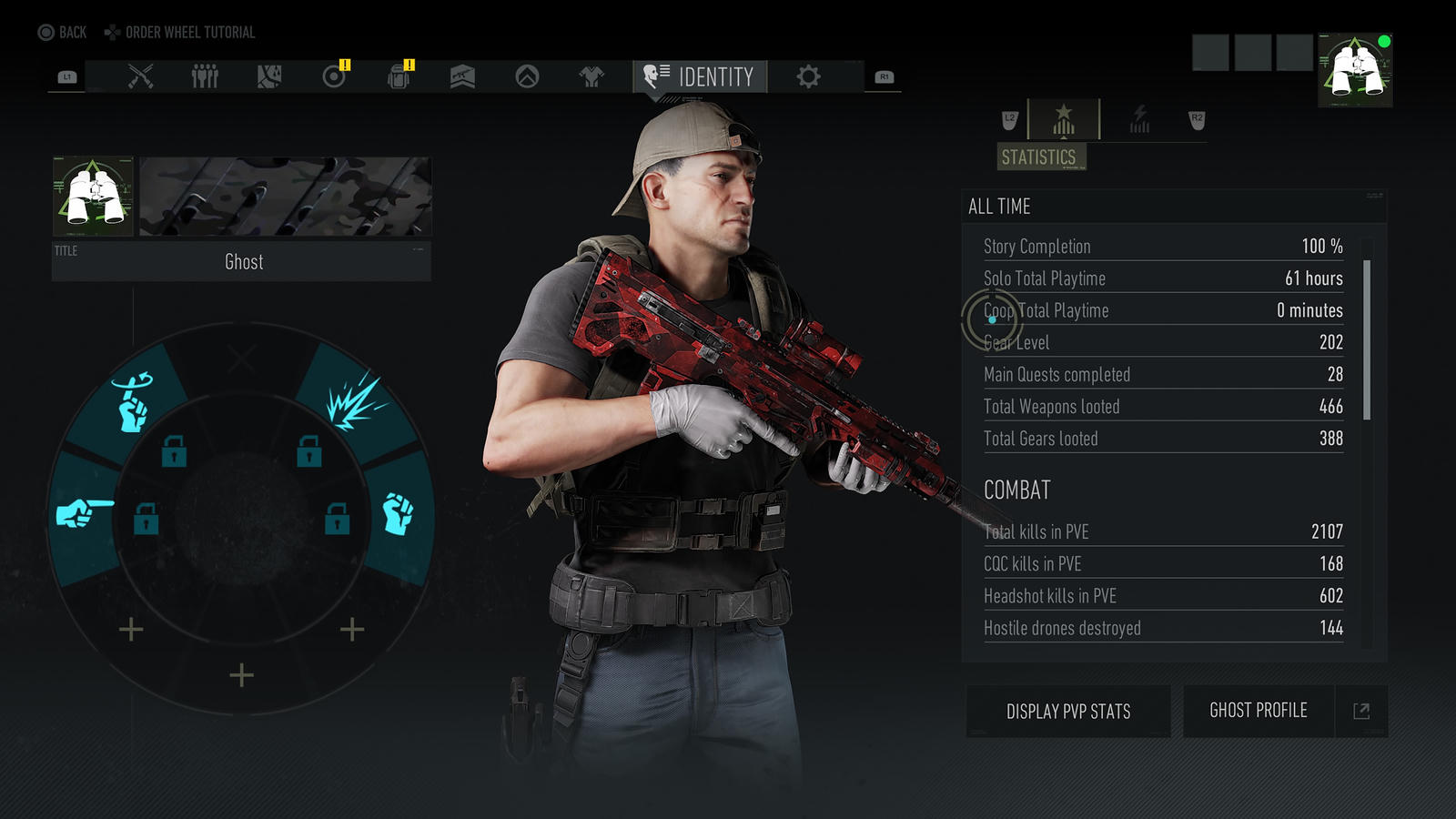The width and height of the screenshot is (1456, 819).
Task: Switch to the squad figures tab
Action: click(x=205, y=76)
